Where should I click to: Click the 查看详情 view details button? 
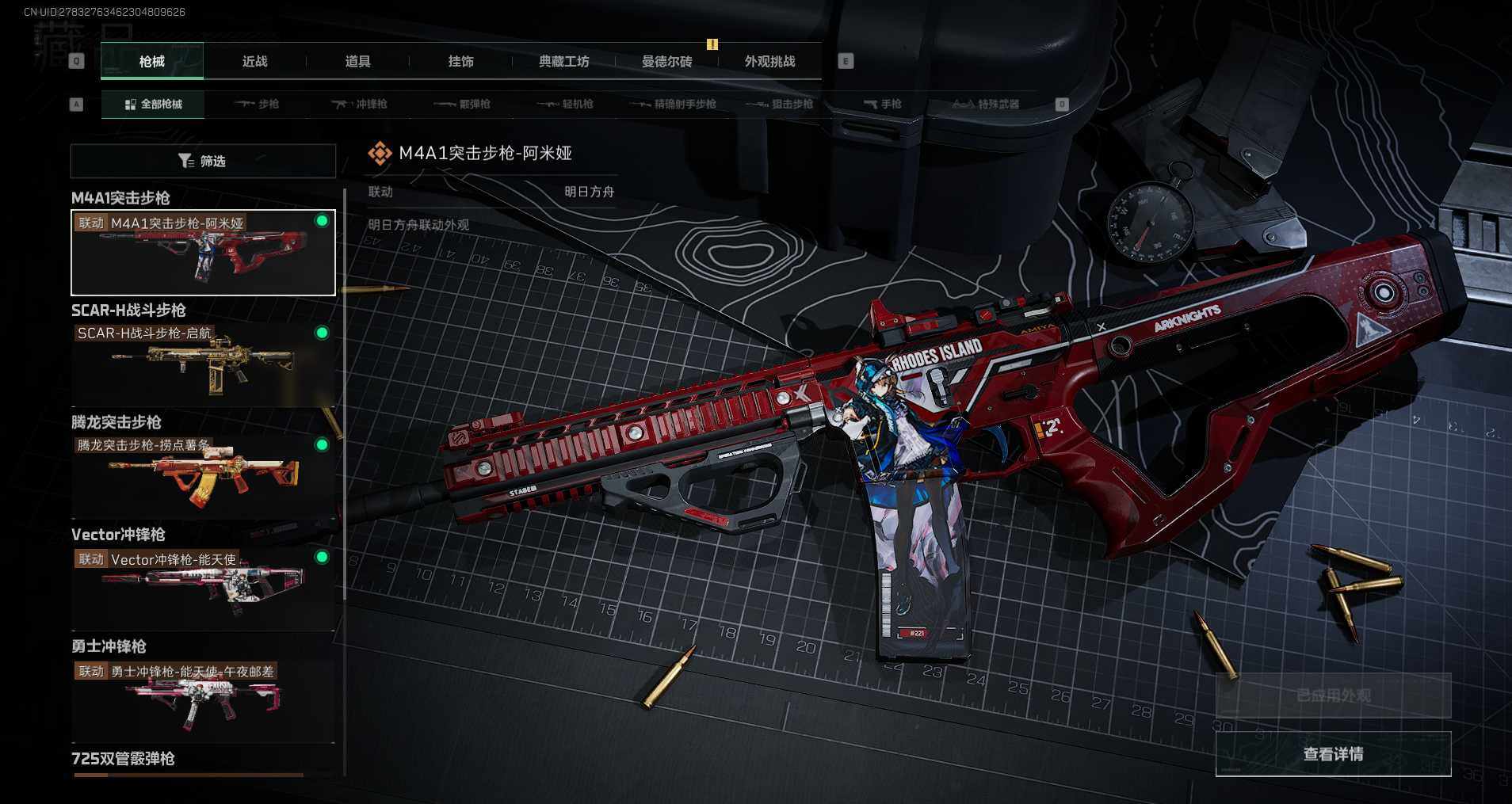coord(1333,754)
